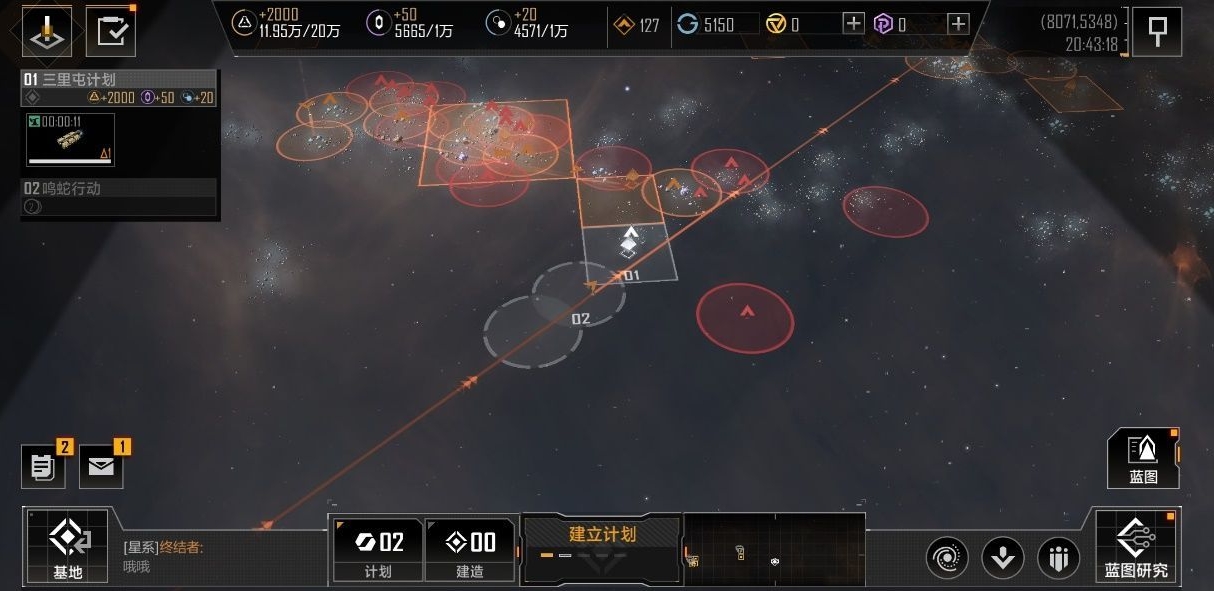The height and width of the screenshot is (591, 1214).
Task: Click the base marker icon at top-left corner
Action: (47, 32)
